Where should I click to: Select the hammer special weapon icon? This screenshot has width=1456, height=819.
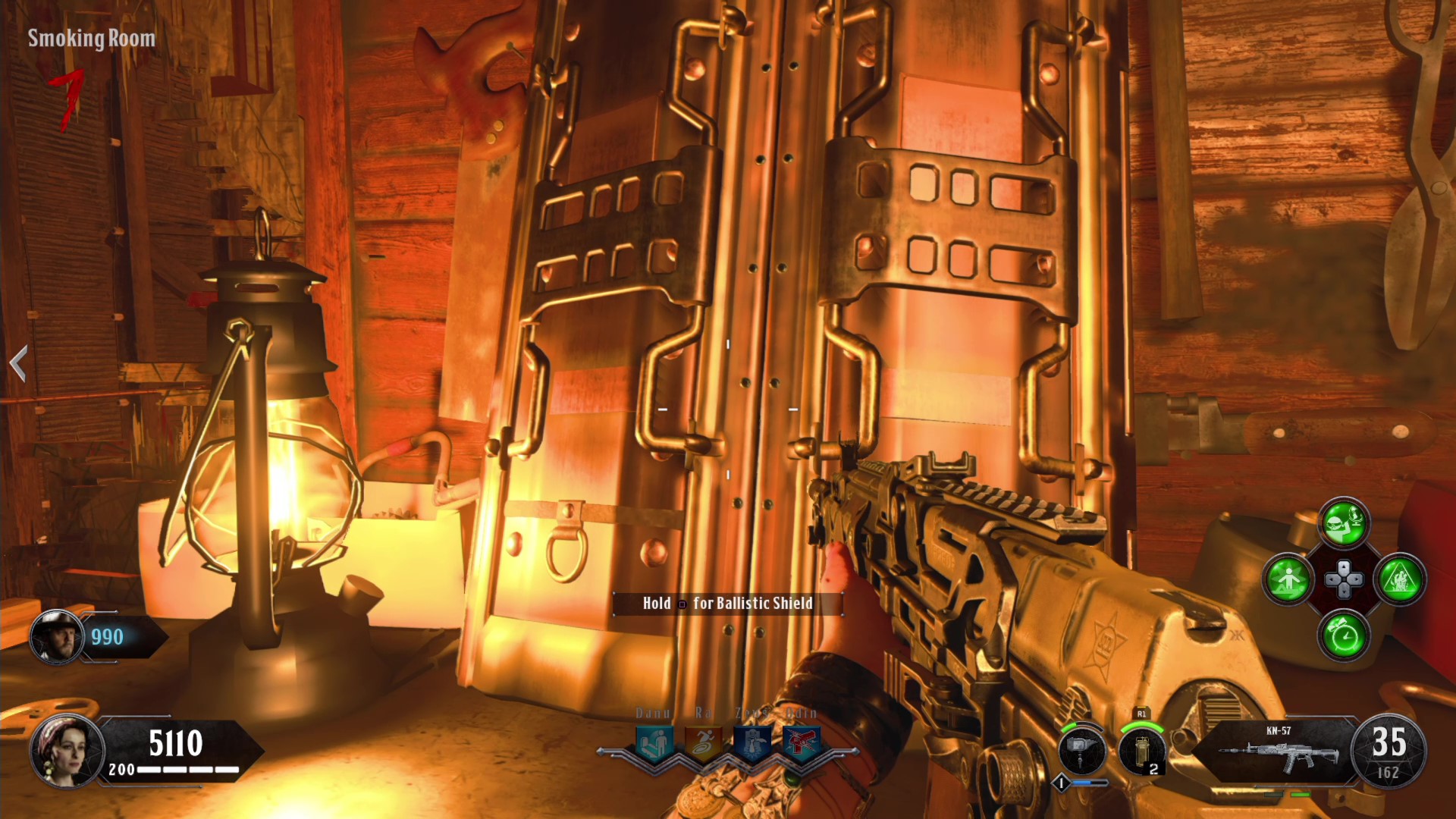[x=1082, y=749]
